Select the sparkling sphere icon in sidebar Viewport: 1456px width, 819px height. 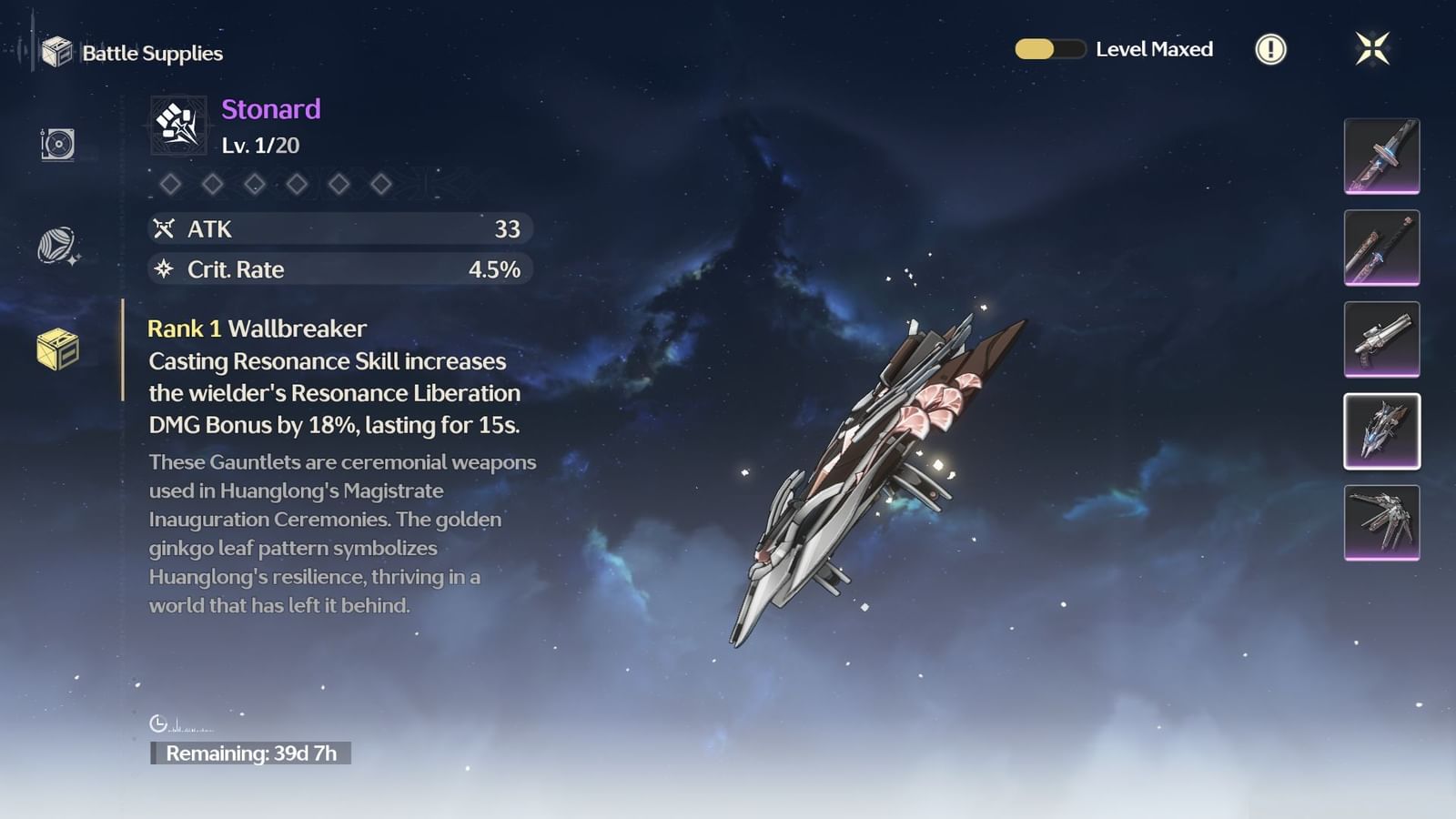click(55, 246)
